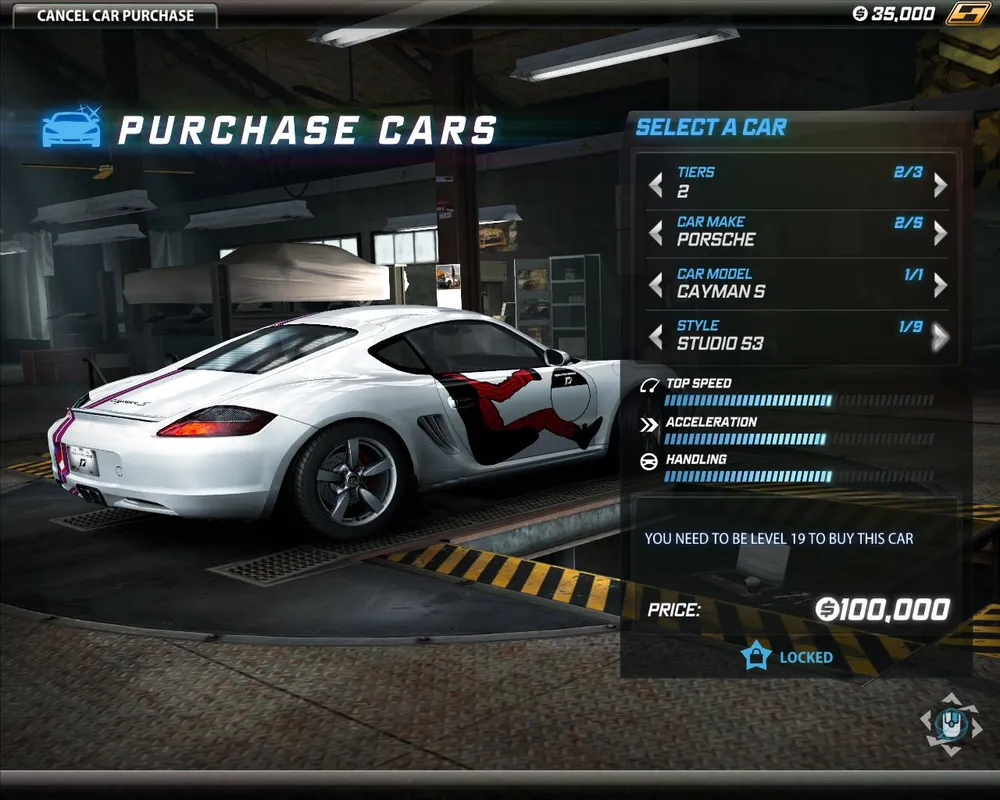Advance to the next tier
1000x800 pixels.
940,184
